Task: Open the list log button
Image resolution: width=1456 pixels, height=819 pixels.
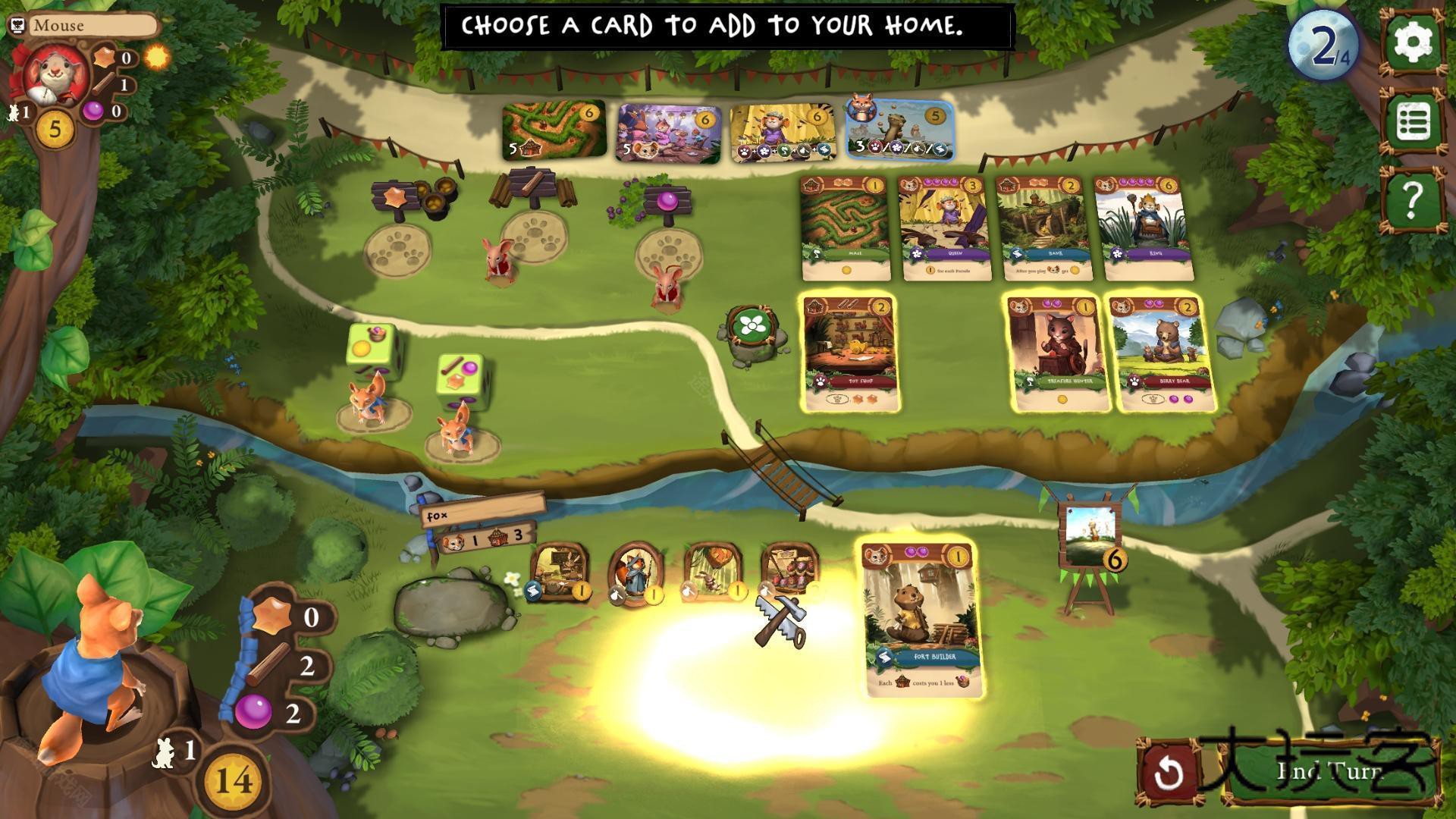Action: [x=1411, y=121]
